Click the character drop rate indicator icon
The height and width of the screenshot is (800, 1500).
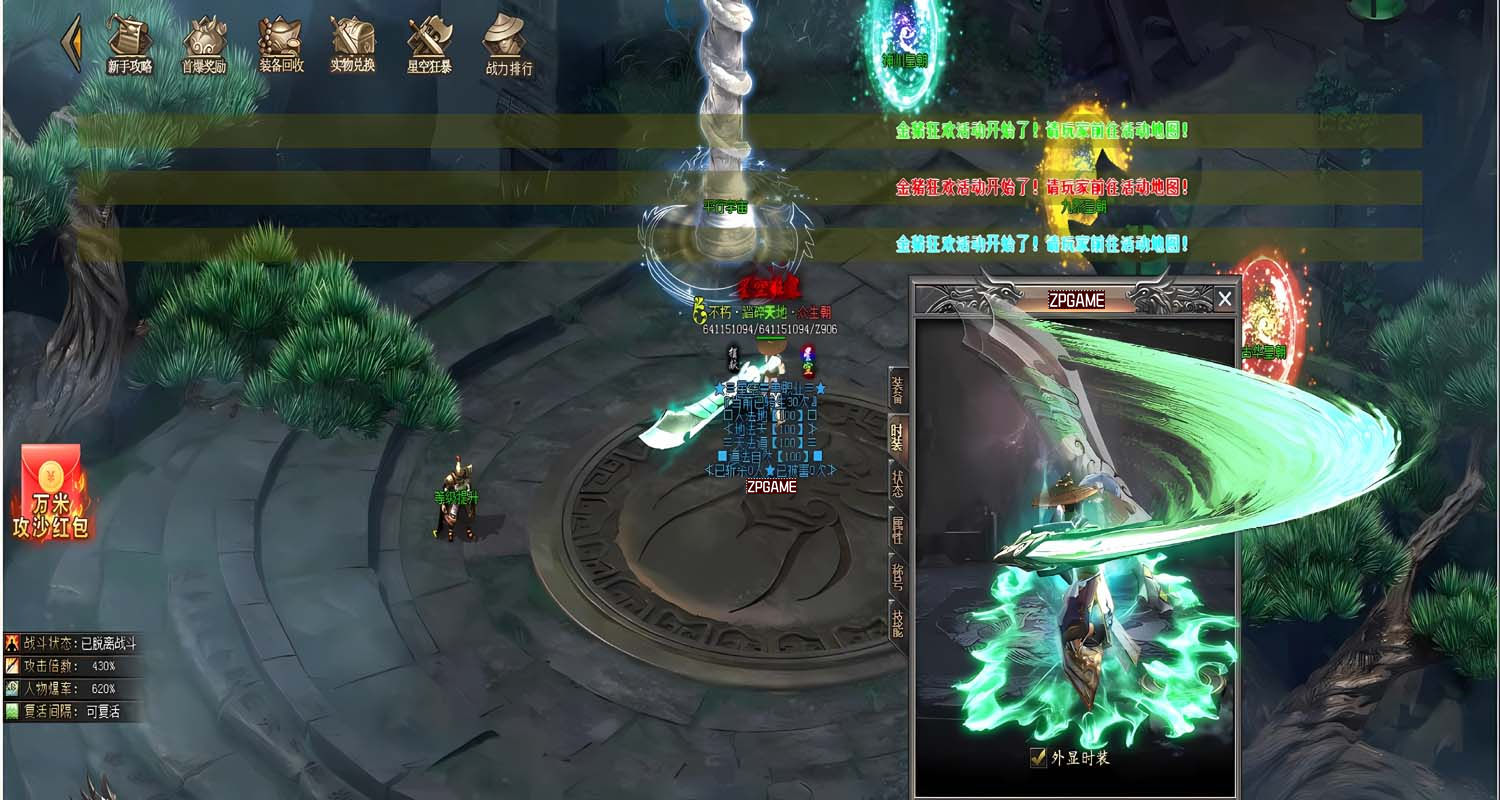pyautogui.click(x=10, y=687)
